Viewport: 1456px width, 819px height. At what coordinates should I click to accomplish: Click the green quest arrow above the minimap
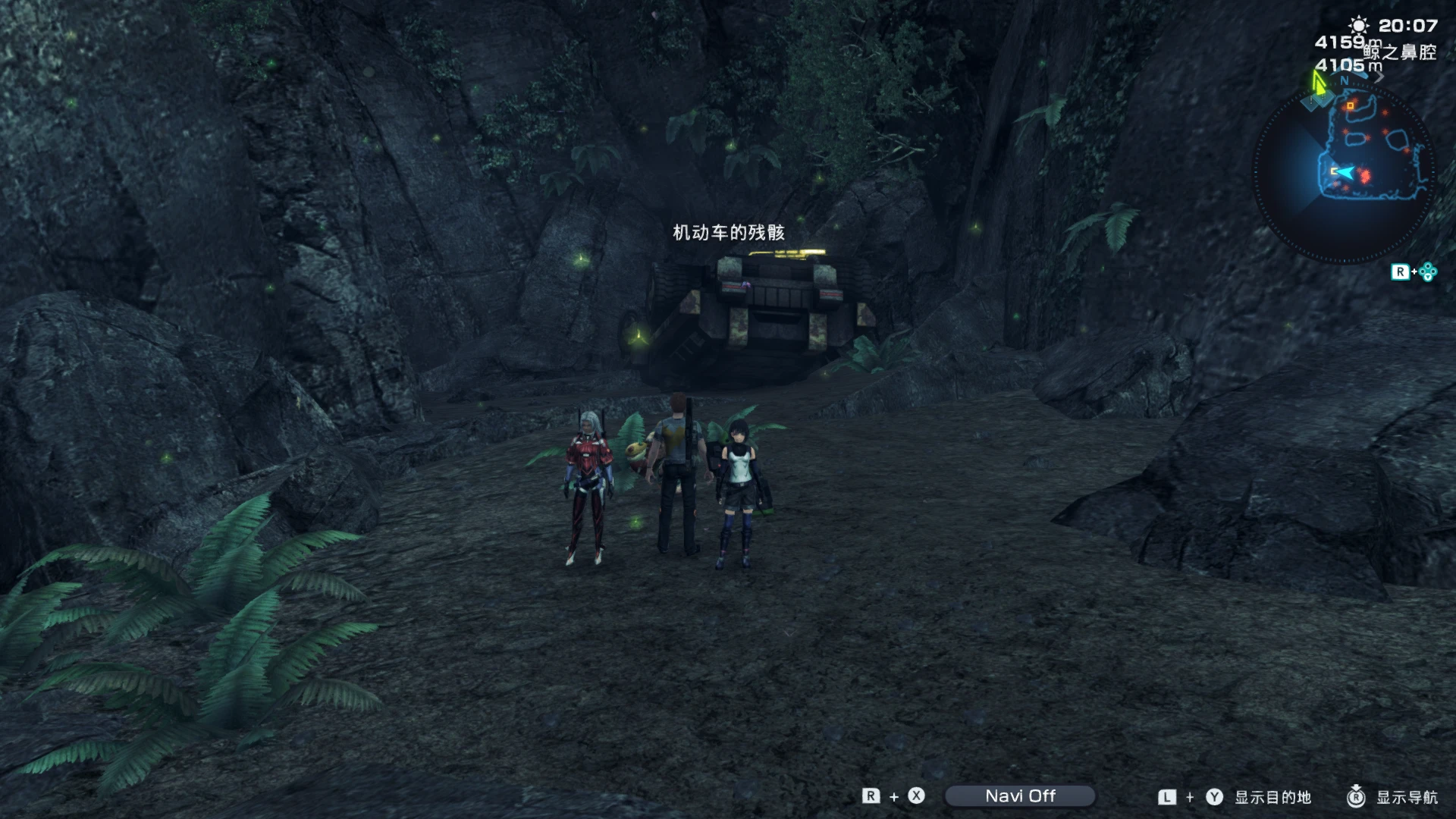click(x=1319, y=83)
